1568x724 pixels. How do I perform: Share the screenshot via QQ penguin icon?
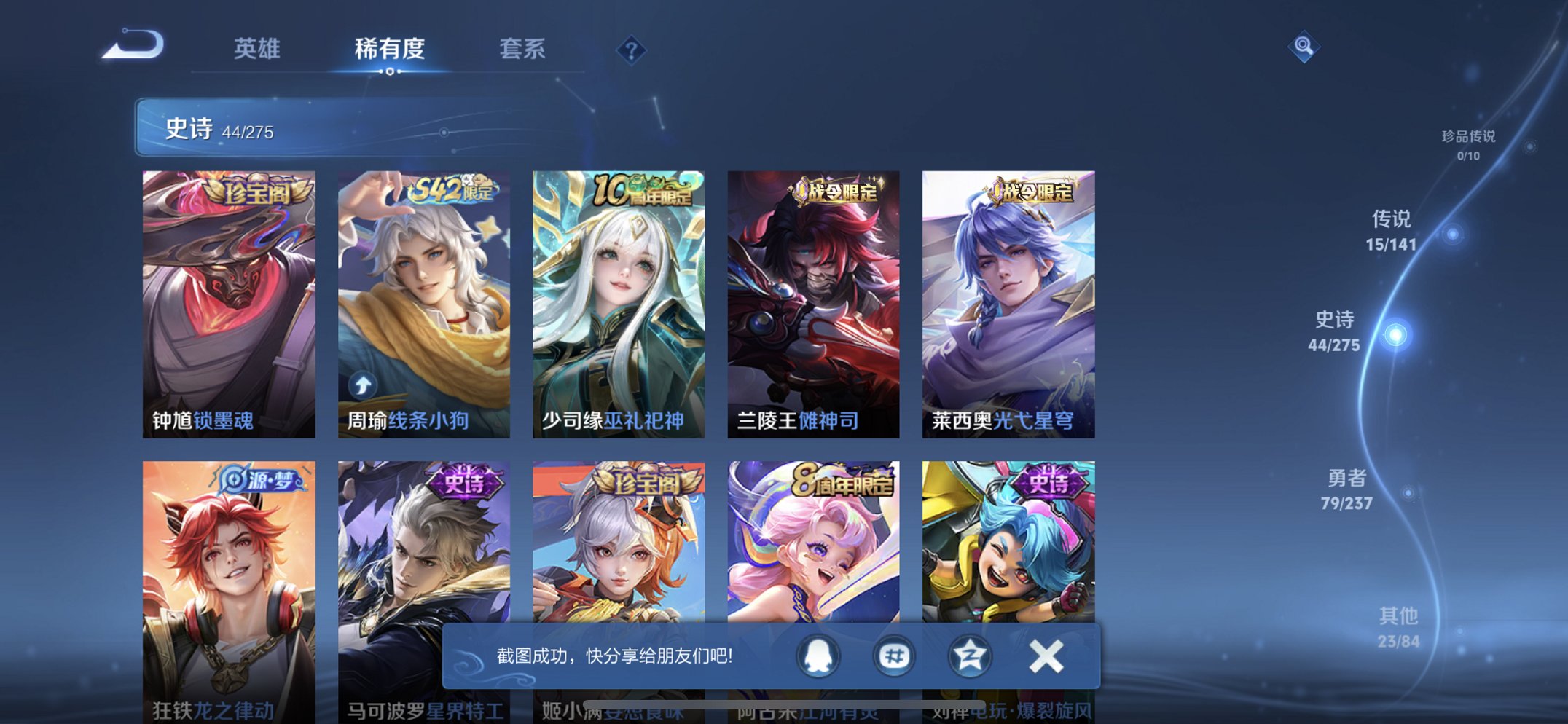click(819, 655)
